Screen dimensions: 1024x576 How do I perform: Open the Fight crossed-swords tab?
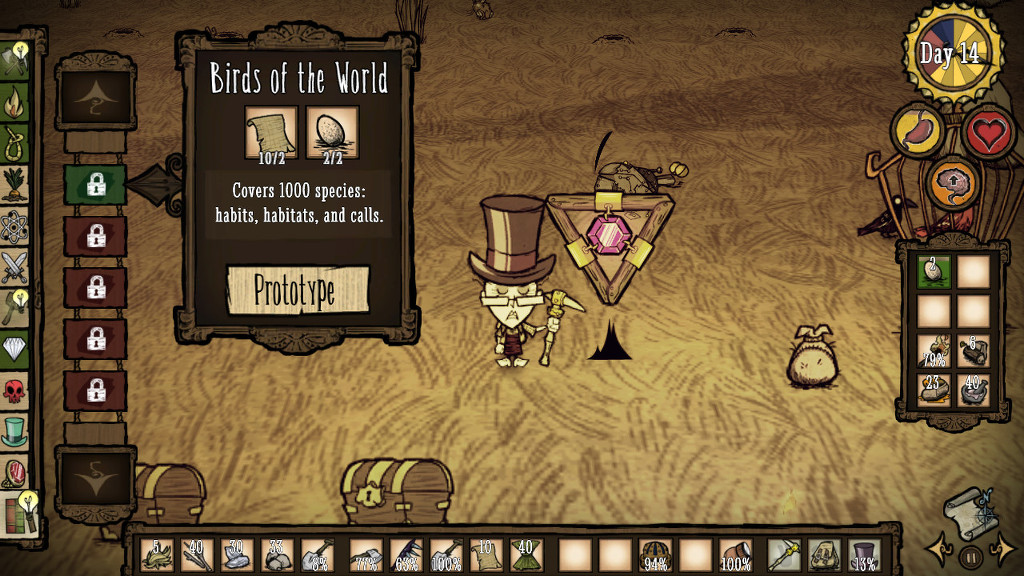(15, 266)
